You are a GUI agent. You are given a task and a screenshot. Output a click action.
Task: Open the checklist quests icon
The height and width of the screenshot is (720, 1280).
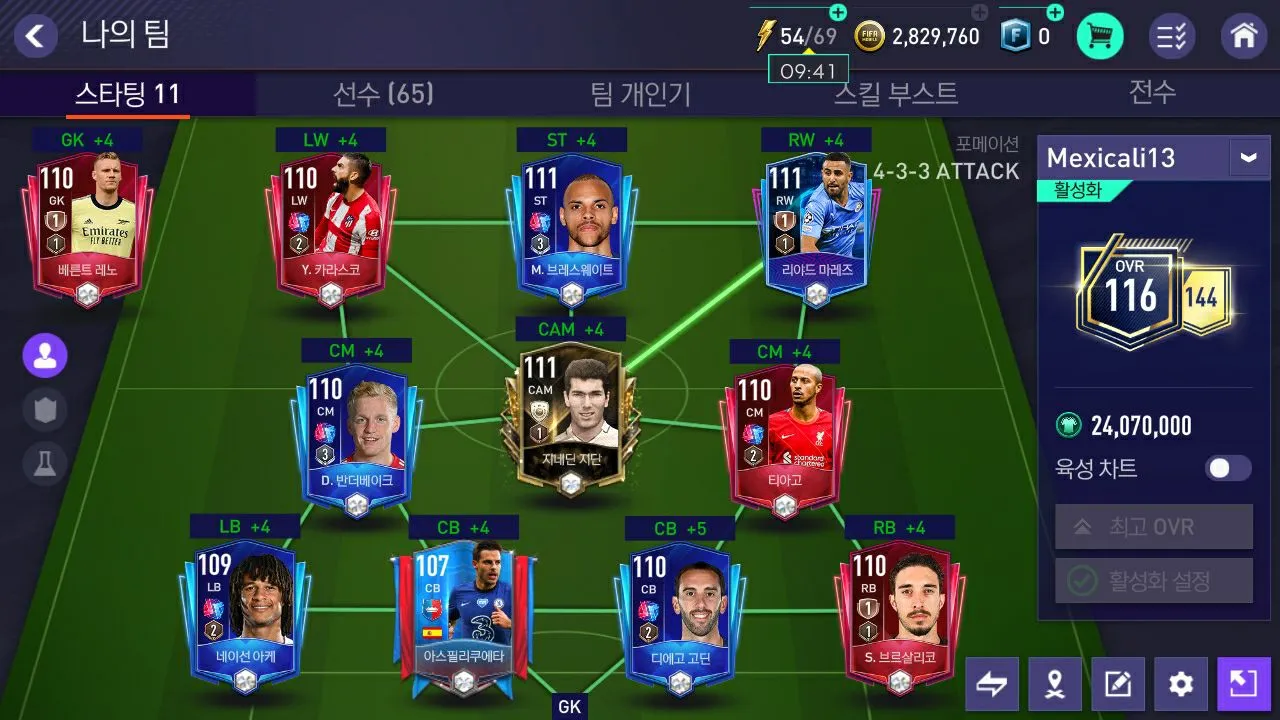point(1172,37)
